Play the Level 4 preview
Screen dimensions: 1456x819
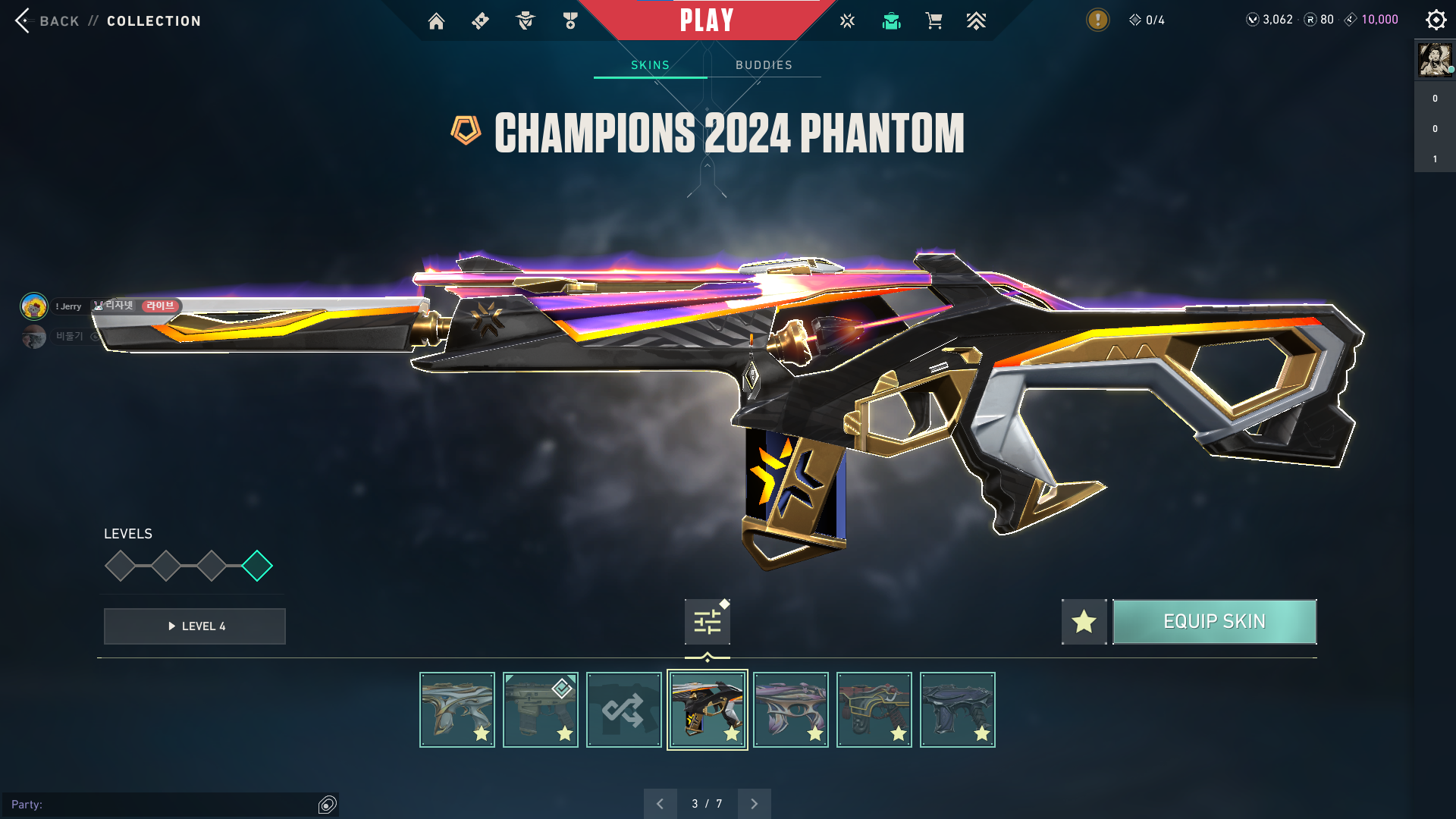point(195,626)
